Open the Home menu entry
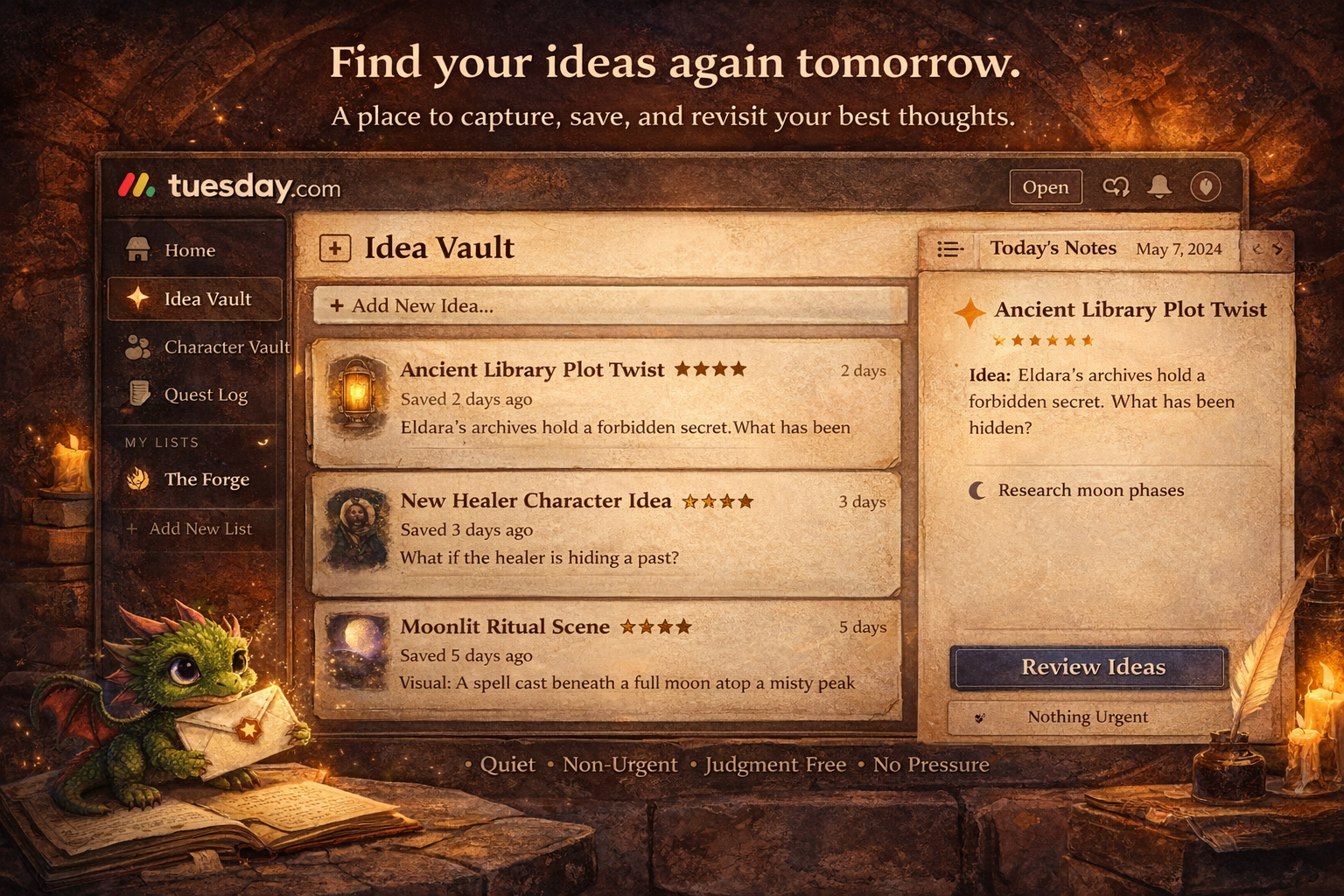 pyautogui.click(x=189, y=250)
